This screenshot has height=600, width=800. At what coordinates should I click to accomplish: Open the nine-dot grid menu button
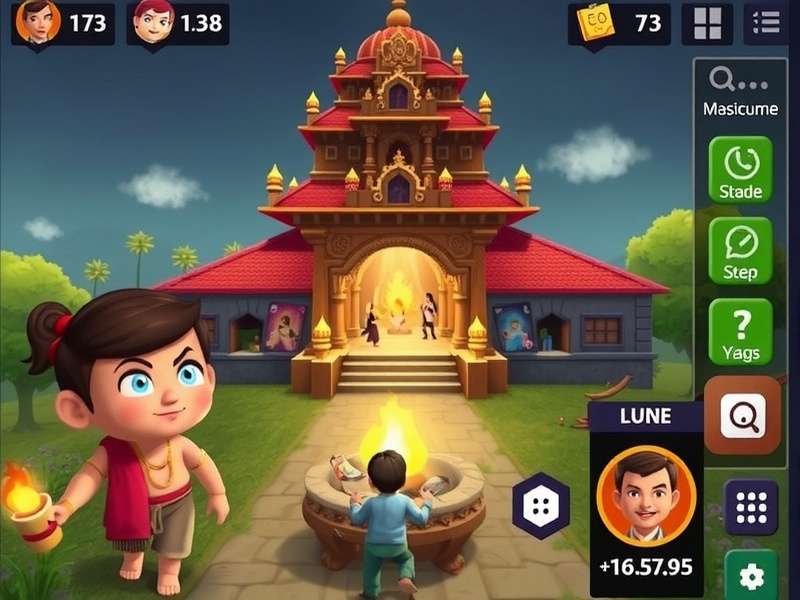750,507
